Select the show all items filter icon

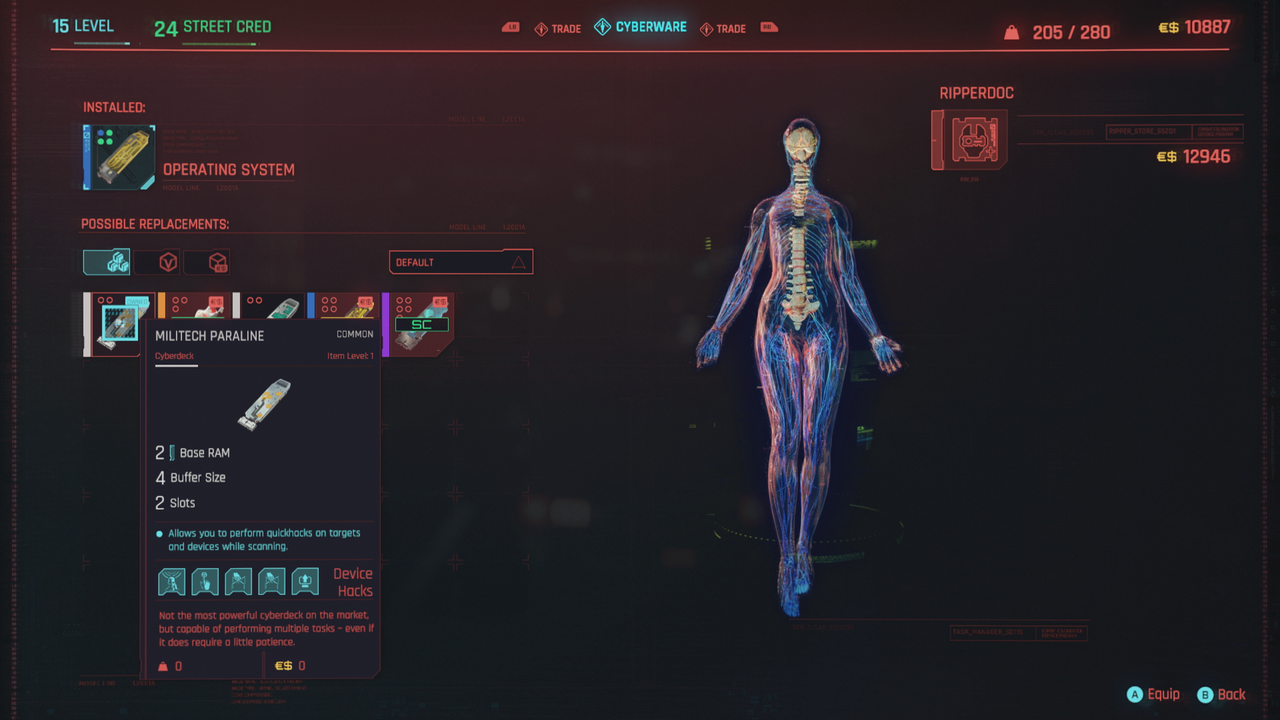tap(106, 261)
